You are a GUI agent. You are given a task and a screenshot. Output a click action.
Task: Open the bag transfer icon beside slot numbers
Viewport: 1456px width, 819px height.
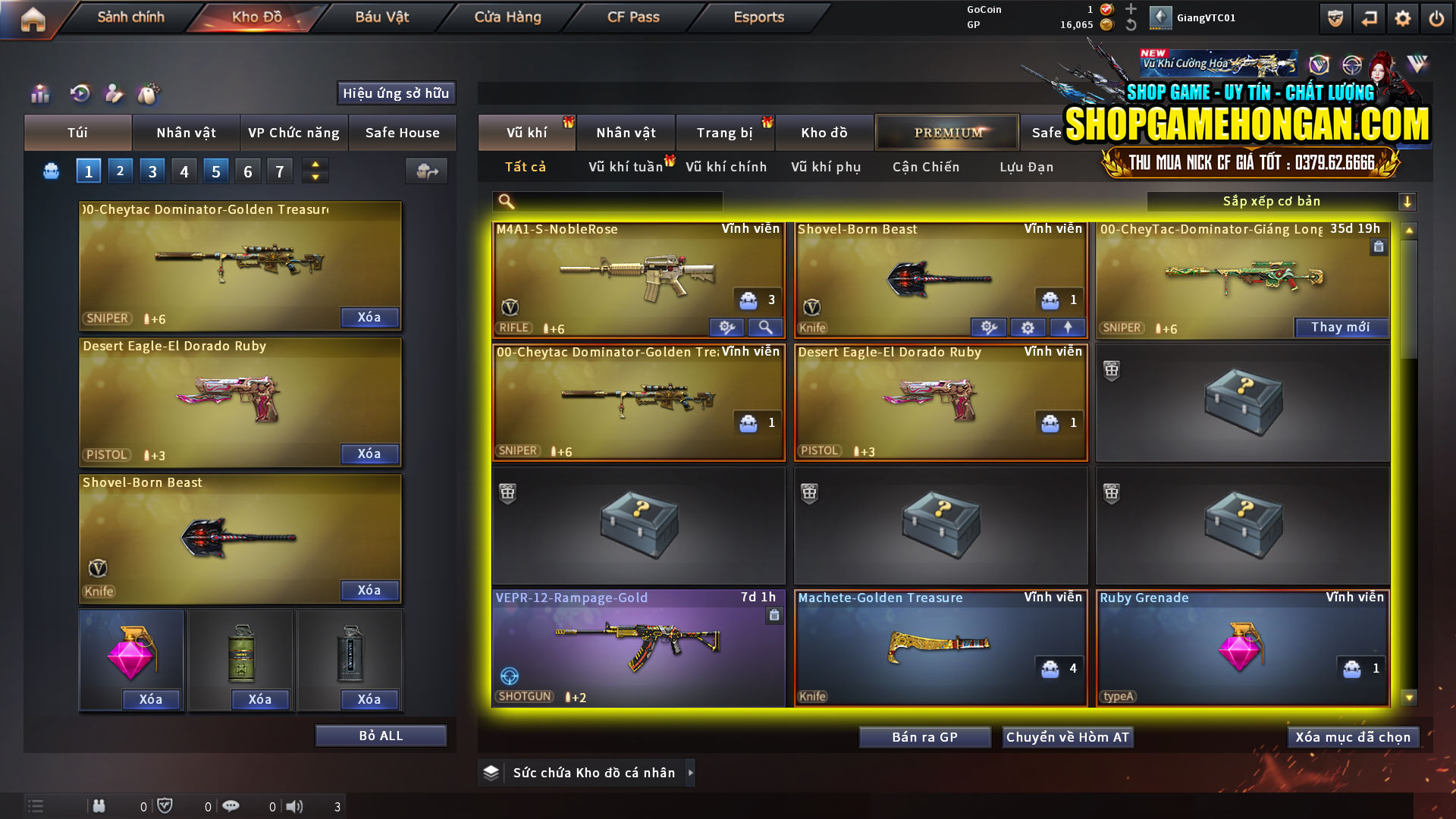coord(425,171)
